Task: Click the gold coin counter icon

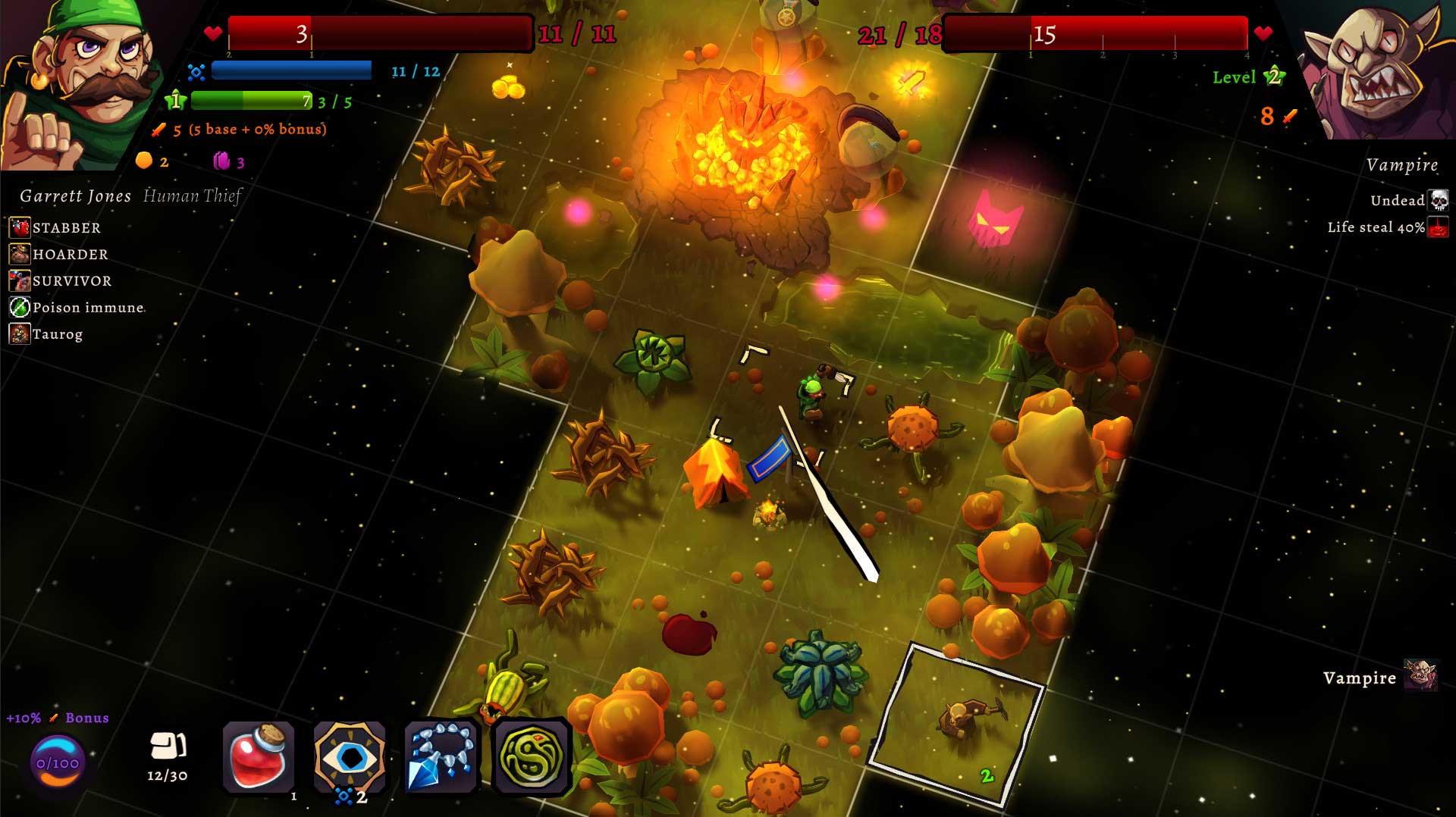Action: (143, 161)
